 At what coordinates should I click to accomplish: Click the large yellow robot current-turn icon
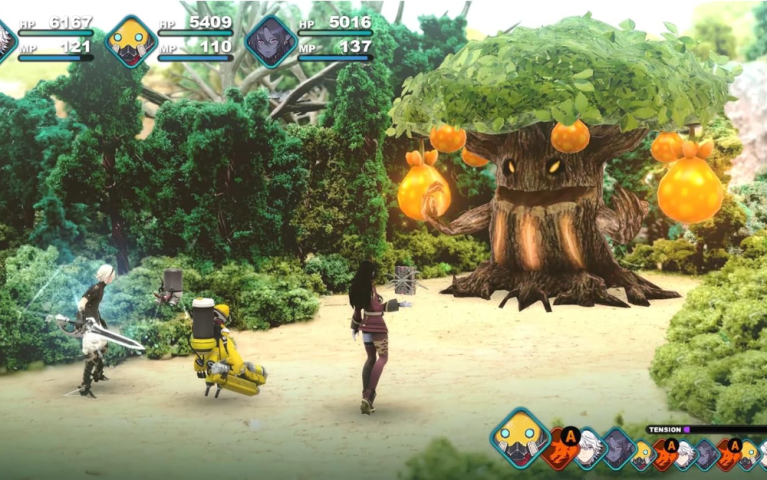(x=520, y=438)
